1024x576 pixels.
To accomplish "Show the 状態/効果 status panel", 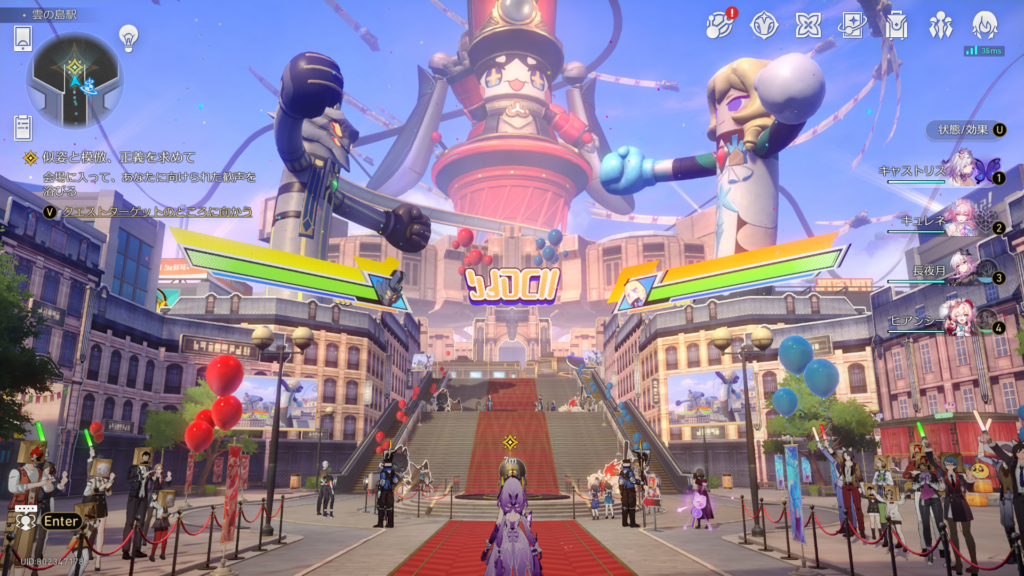I will 966,129.
